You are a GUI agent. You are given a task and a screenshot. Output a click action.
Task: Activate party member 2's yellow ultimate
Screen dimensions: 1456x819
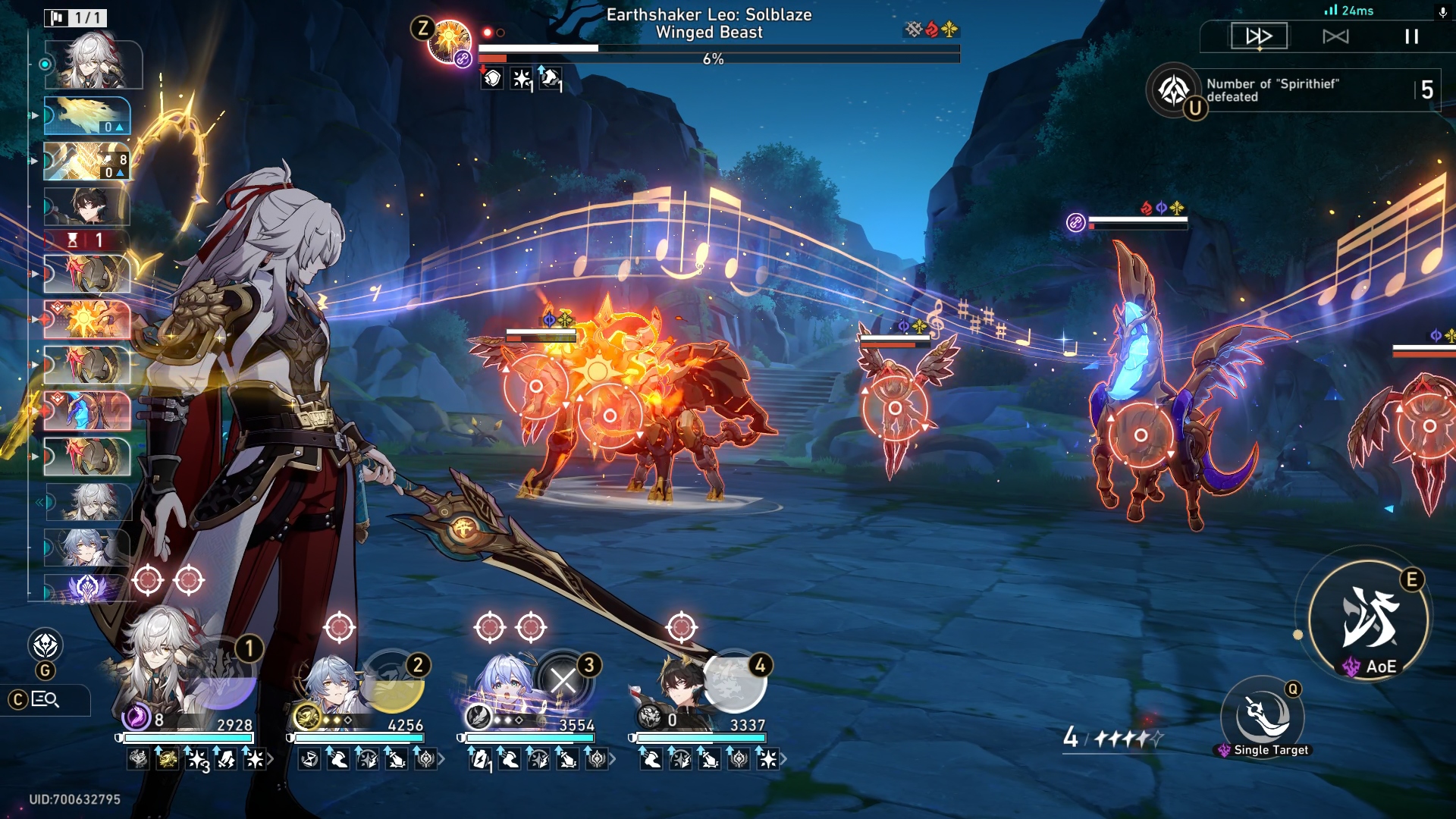click(393, 681)
